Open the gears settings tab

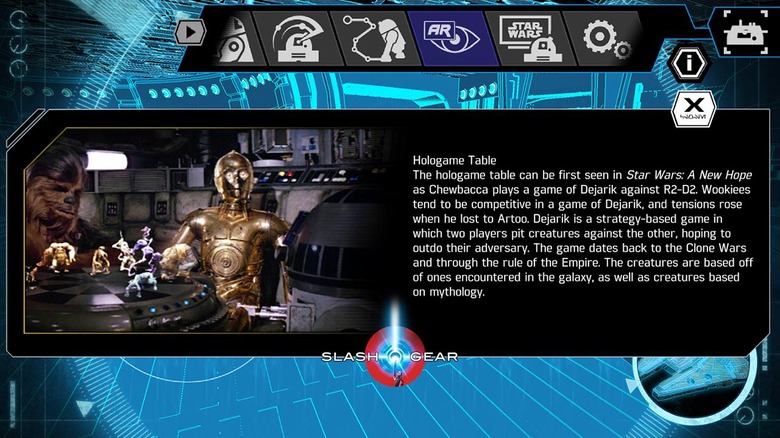(x=605, y=38)
